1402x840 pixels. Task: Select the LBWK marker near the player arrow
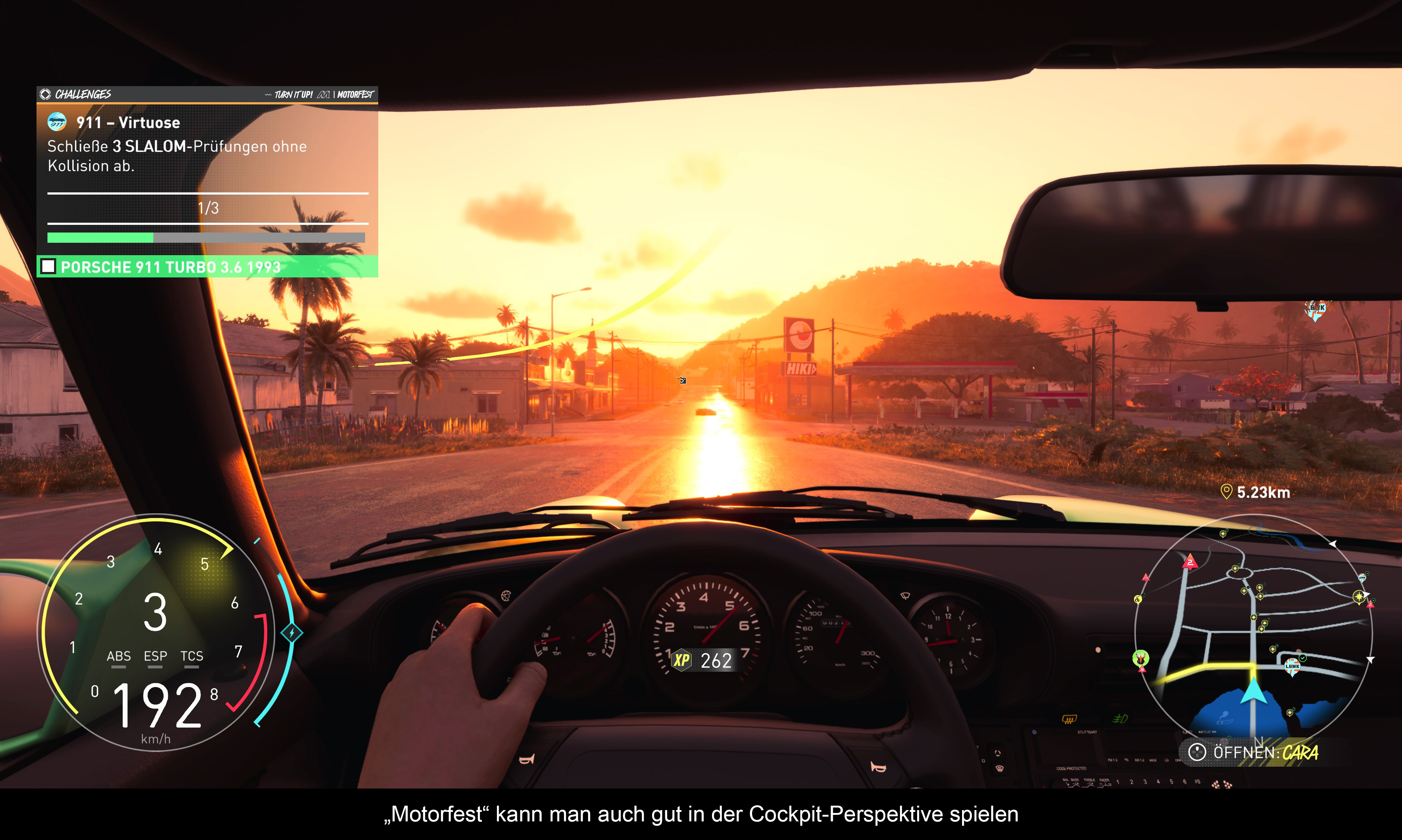click(1292, 666)
